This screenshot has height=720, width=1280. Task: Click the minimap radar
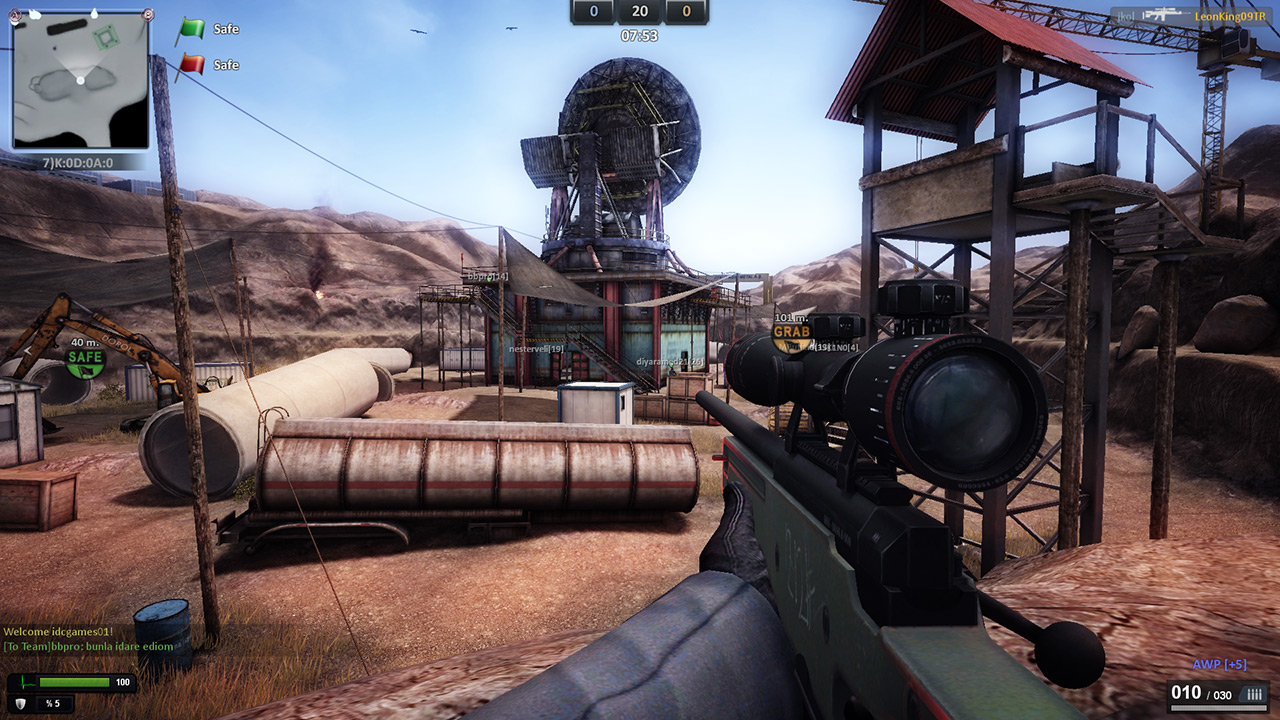click(x=80, y=80)
